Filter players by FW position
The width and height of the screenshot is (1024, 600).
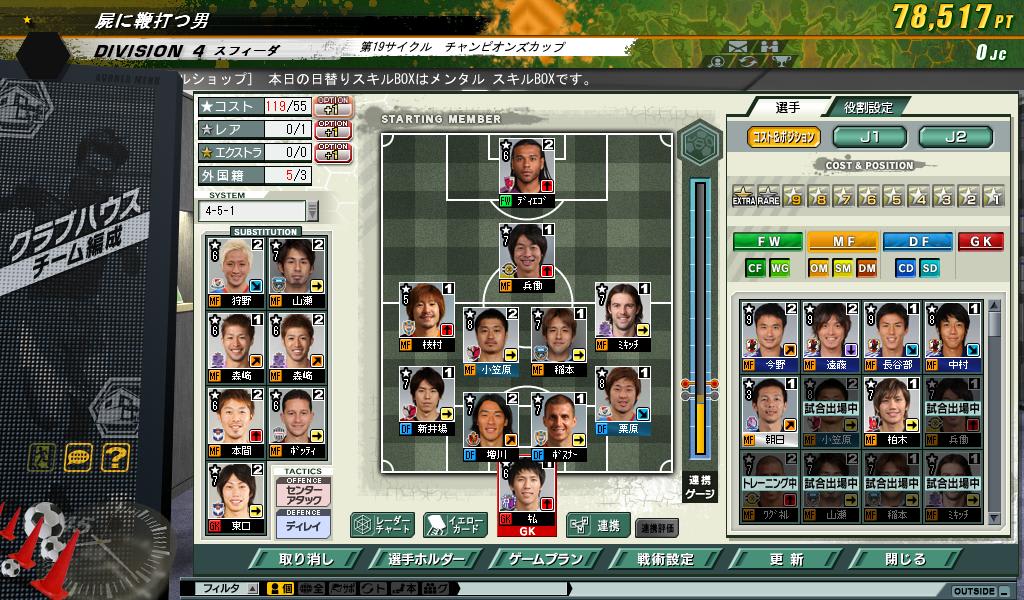click(767, 241)
